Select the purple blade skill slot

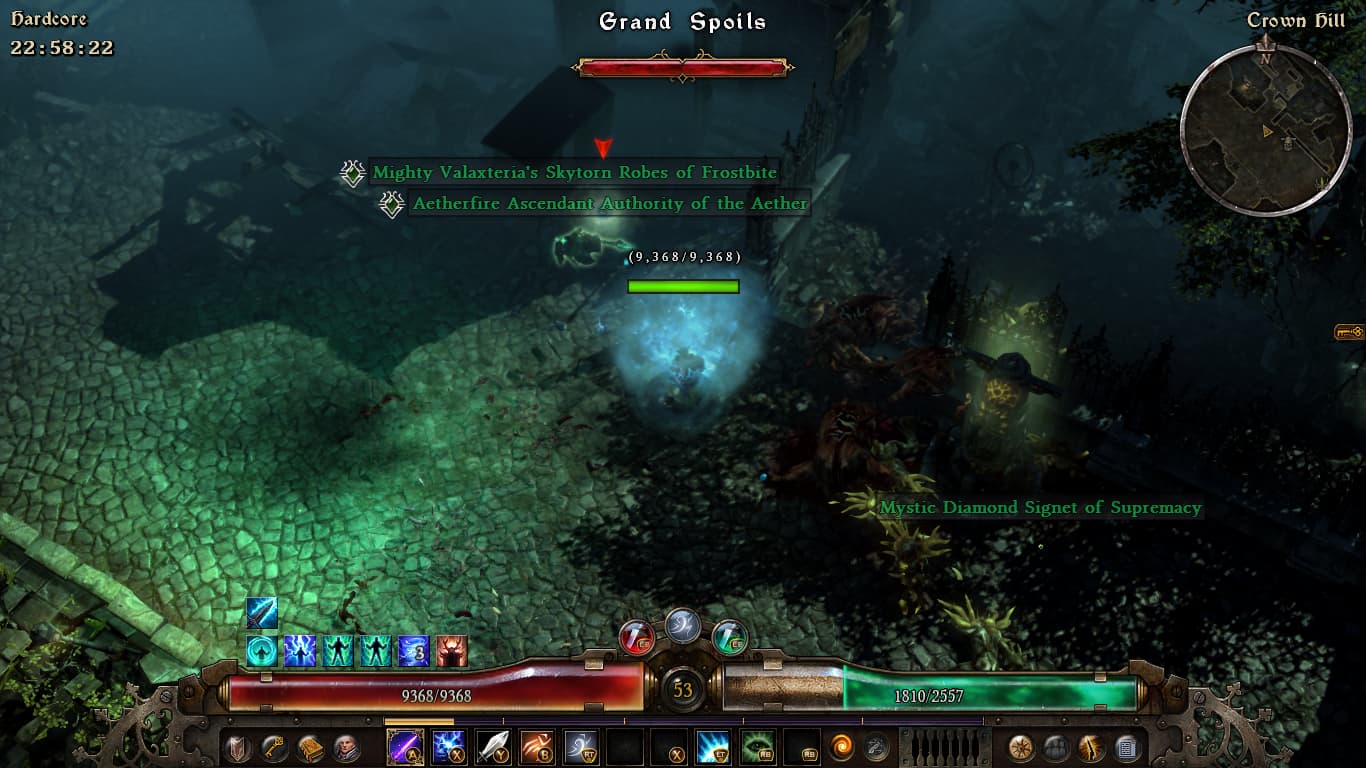[x=405, y=747]
